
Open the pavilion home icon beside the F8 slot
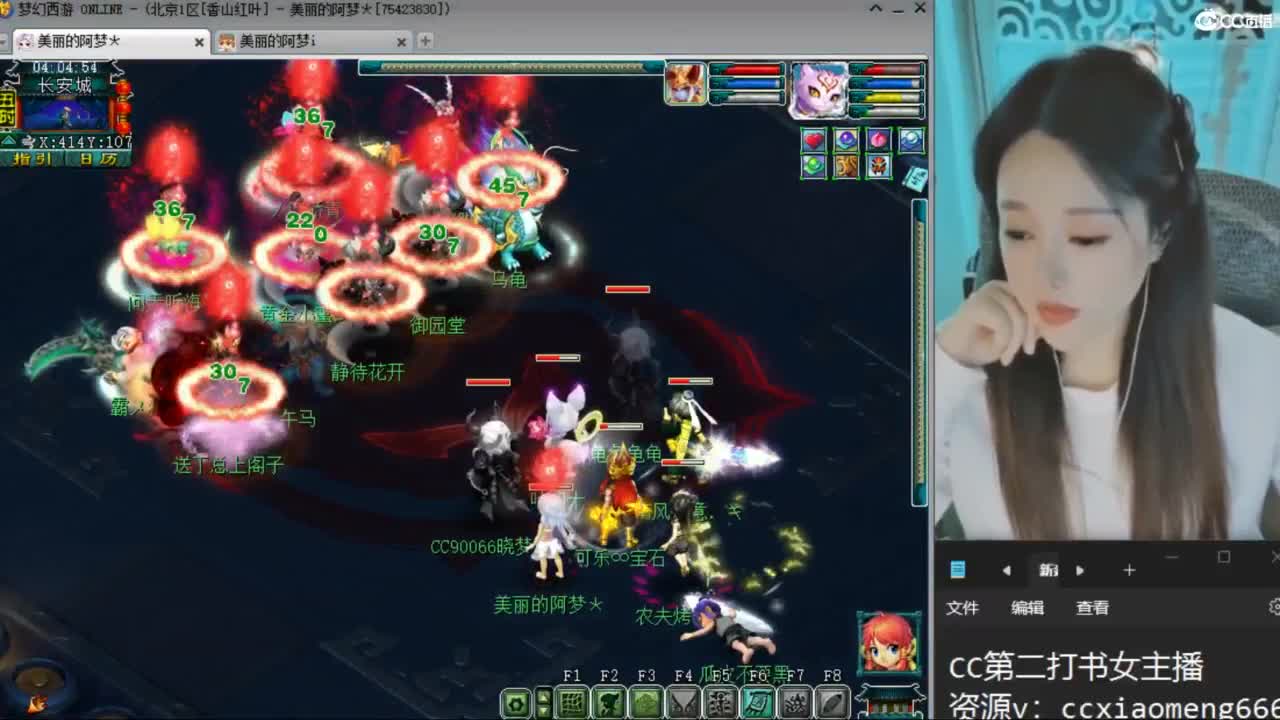pyautogui.click(x=886, y=703)
